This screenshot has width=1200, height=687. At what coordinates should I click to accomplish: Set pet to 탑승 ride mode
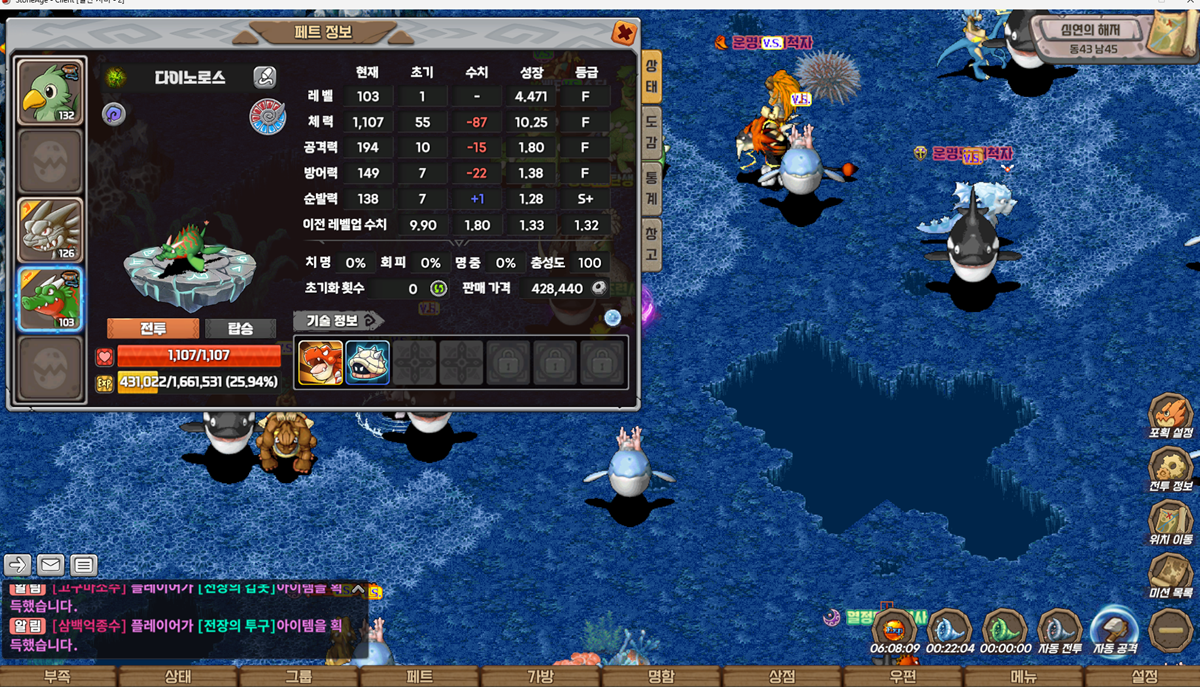point(240,329)
